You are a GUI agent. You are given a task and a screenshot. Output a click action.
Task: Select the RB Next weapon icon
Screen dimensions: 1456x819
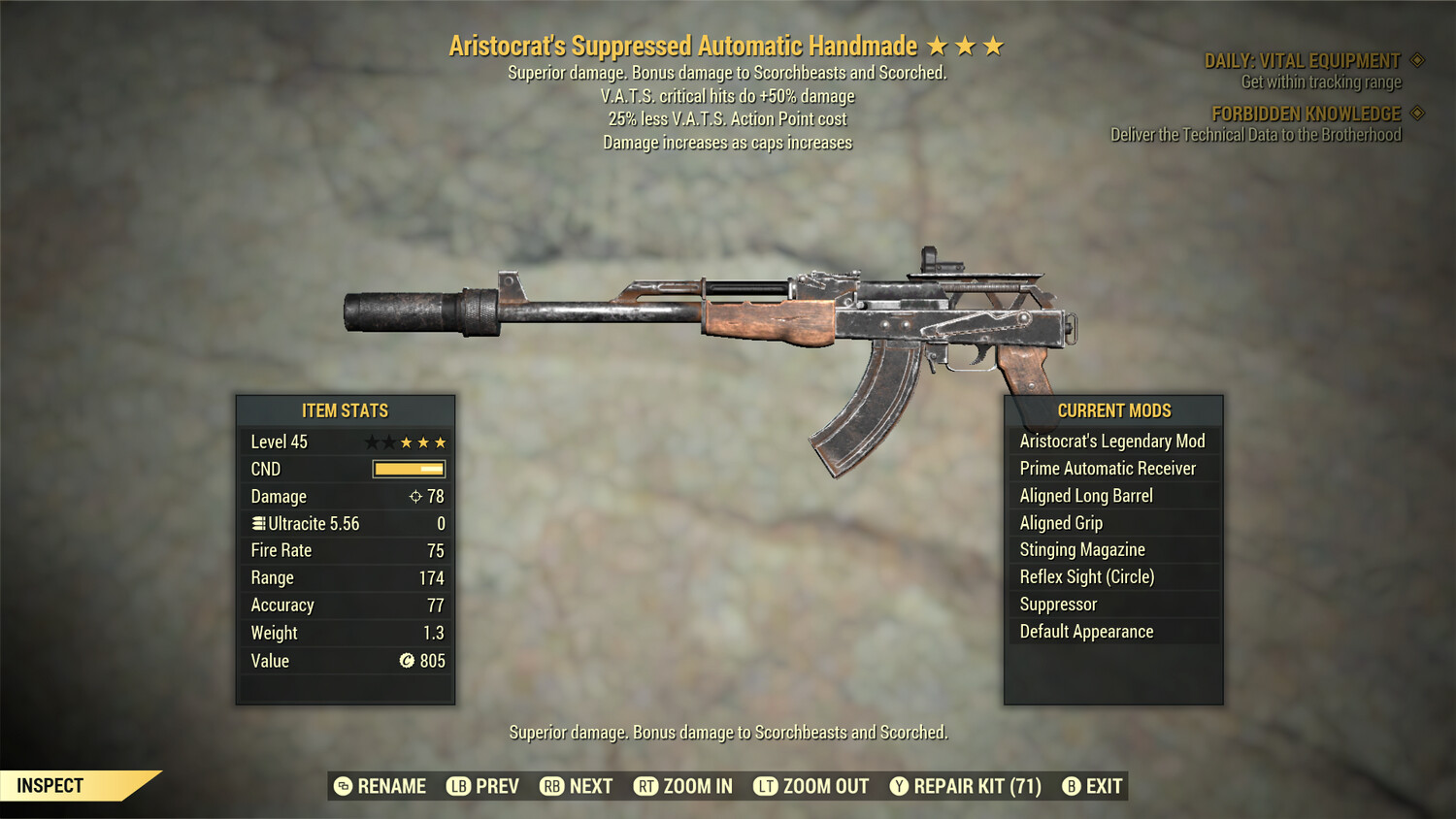(x=550, y=786)
